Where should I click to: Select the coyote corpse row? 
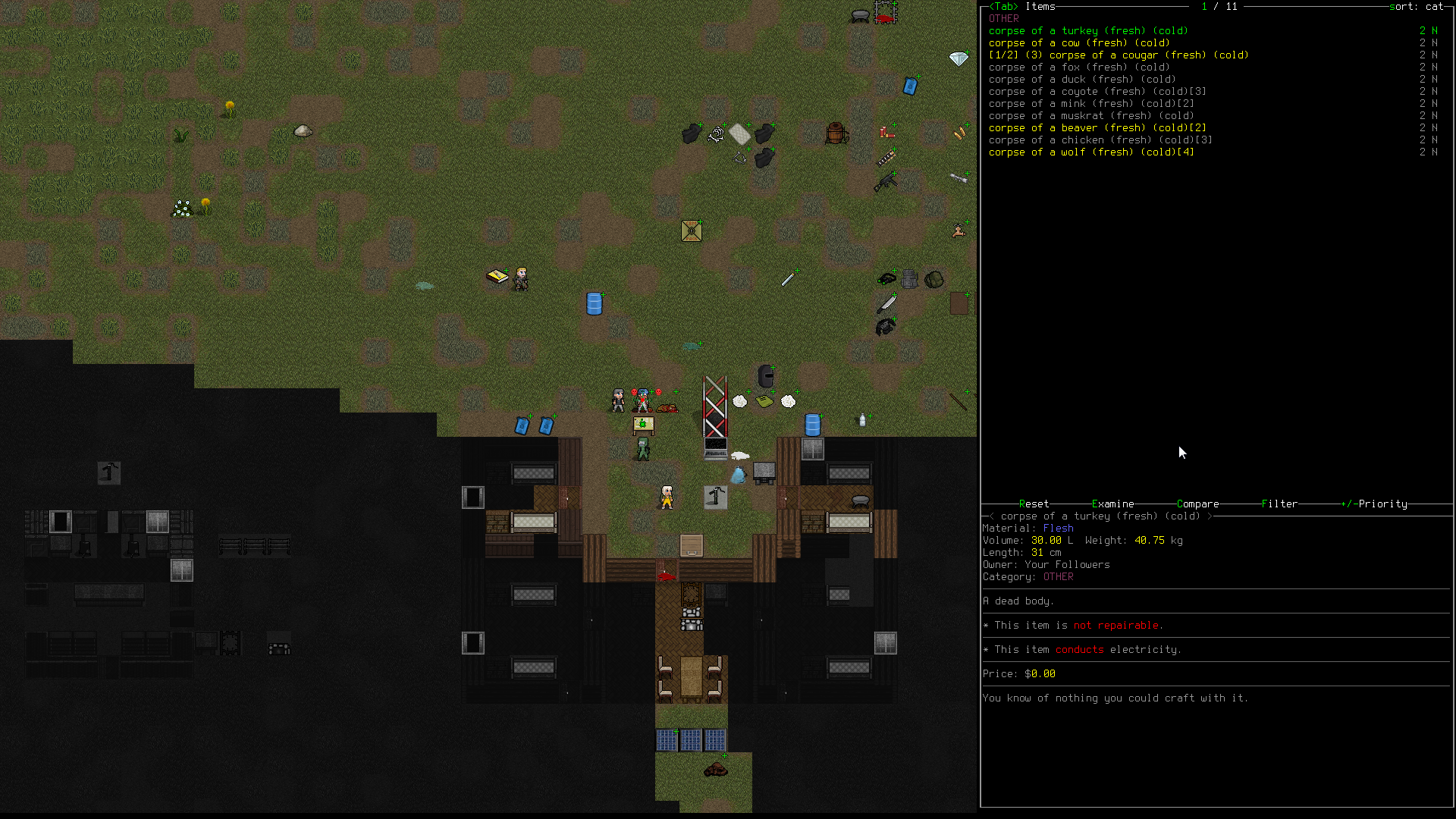1097,92
